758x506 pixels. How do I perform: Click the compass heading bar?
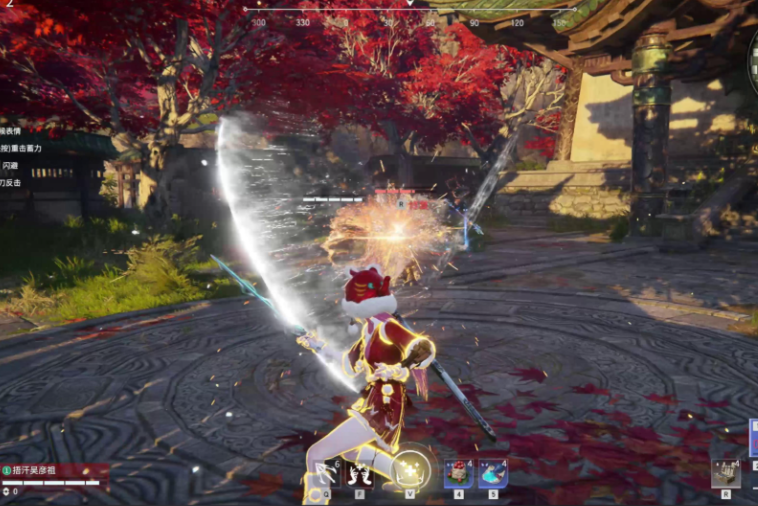410,14
